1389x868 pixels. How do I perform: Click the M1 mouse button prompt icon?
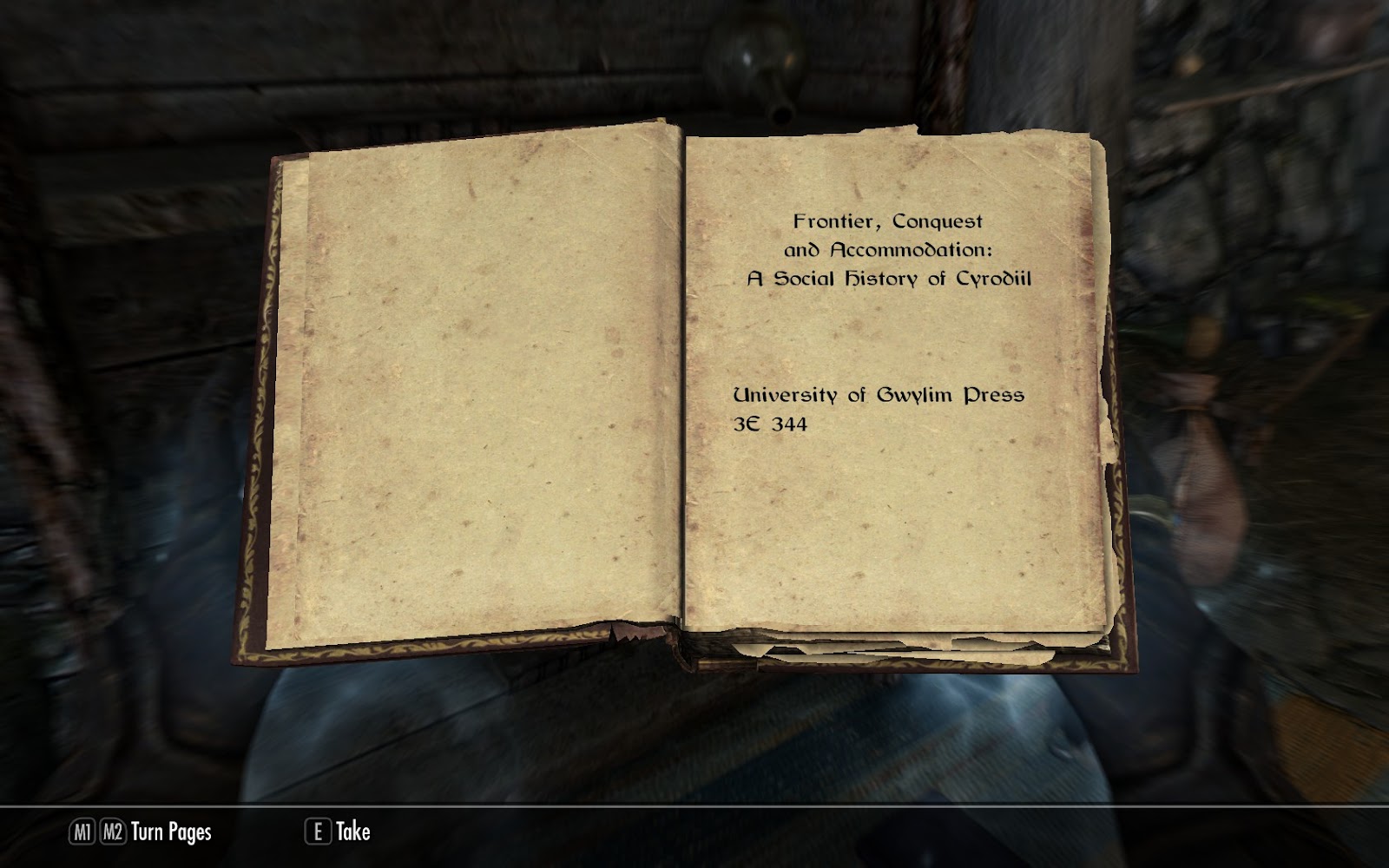click(x=82, y=832)
